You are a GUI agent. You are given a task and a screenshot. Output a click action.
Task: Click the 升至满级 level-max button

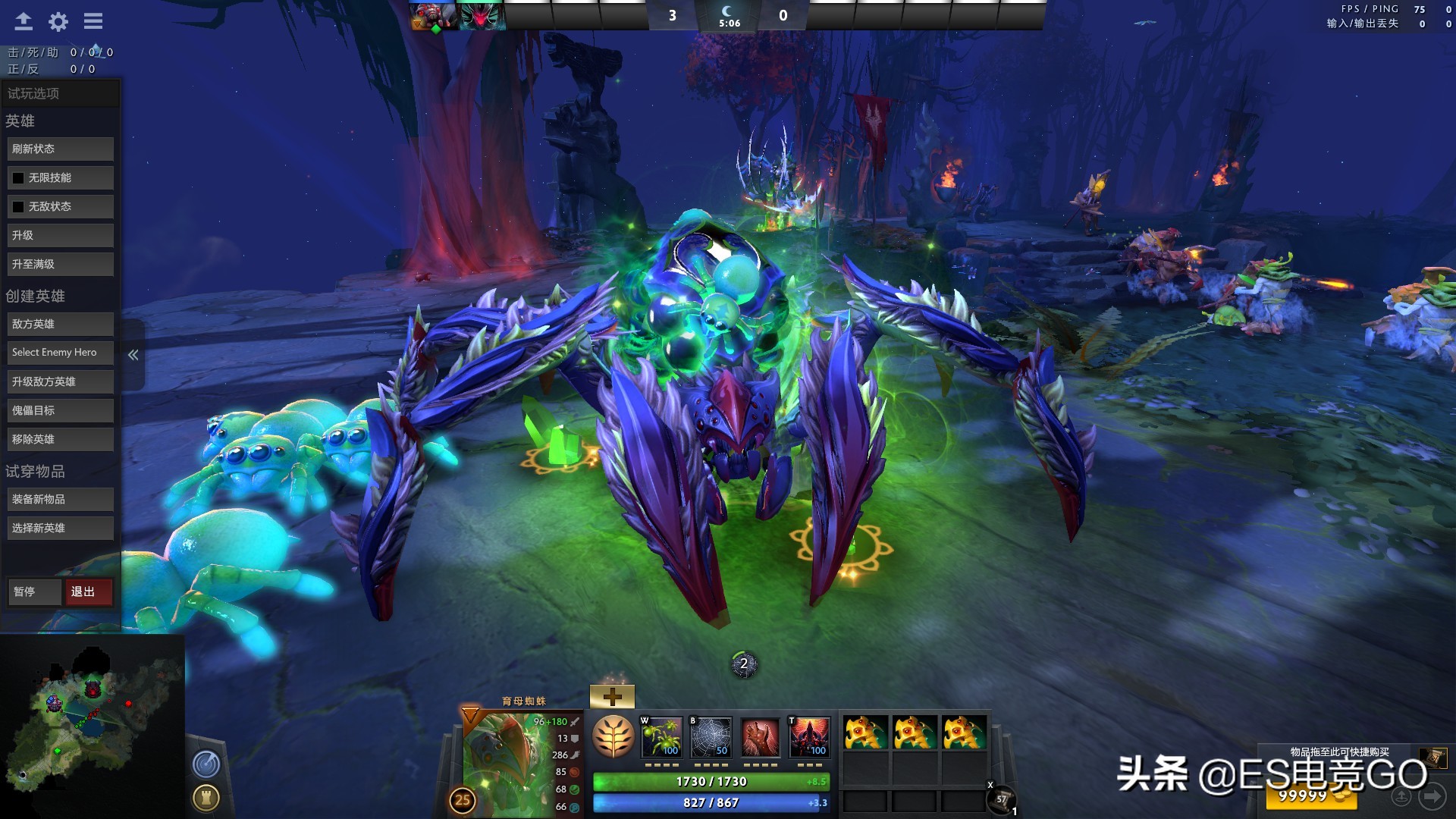[60, 264]
